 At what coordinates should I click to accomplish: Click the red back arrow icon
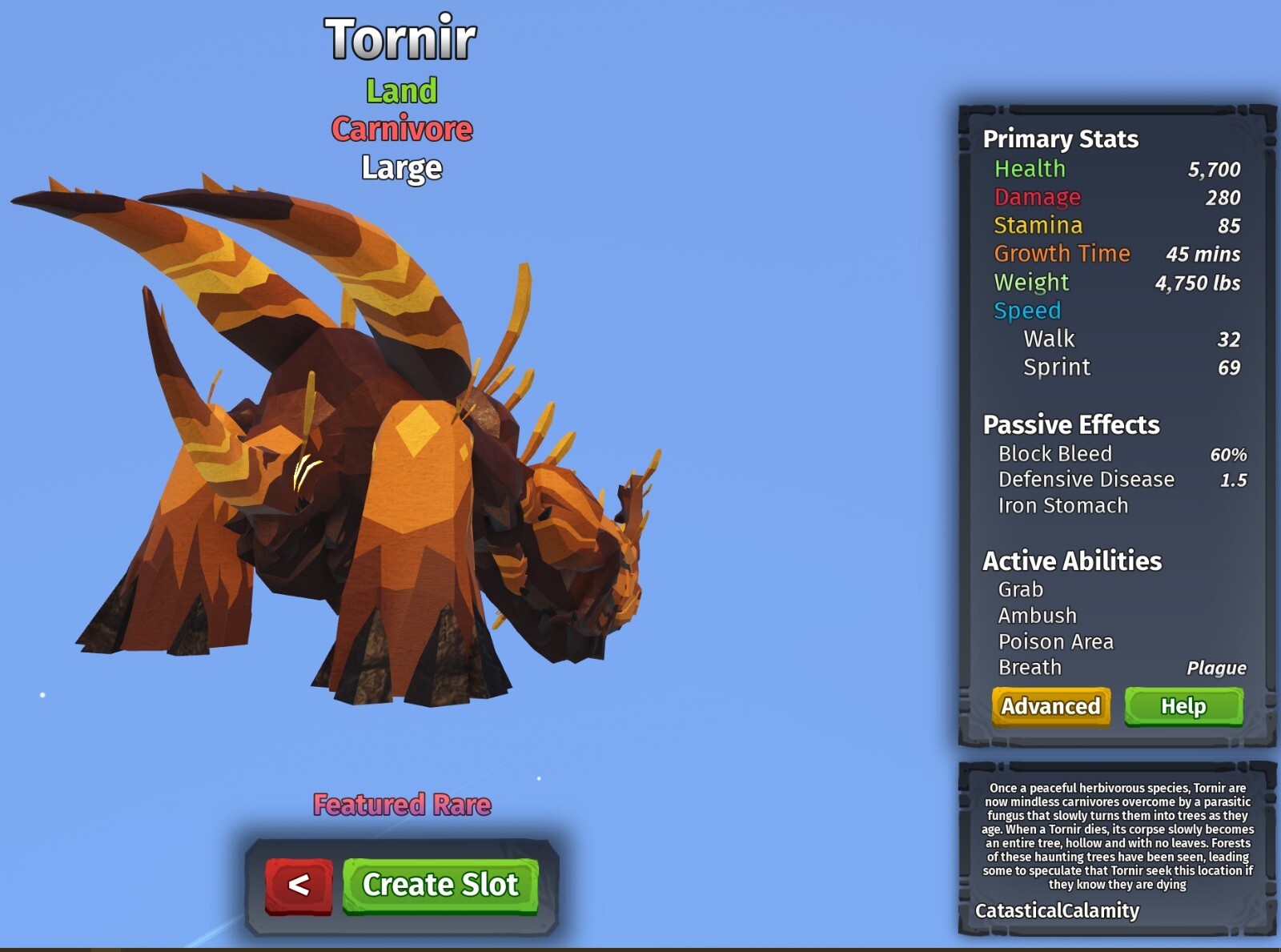pos(299,886)
